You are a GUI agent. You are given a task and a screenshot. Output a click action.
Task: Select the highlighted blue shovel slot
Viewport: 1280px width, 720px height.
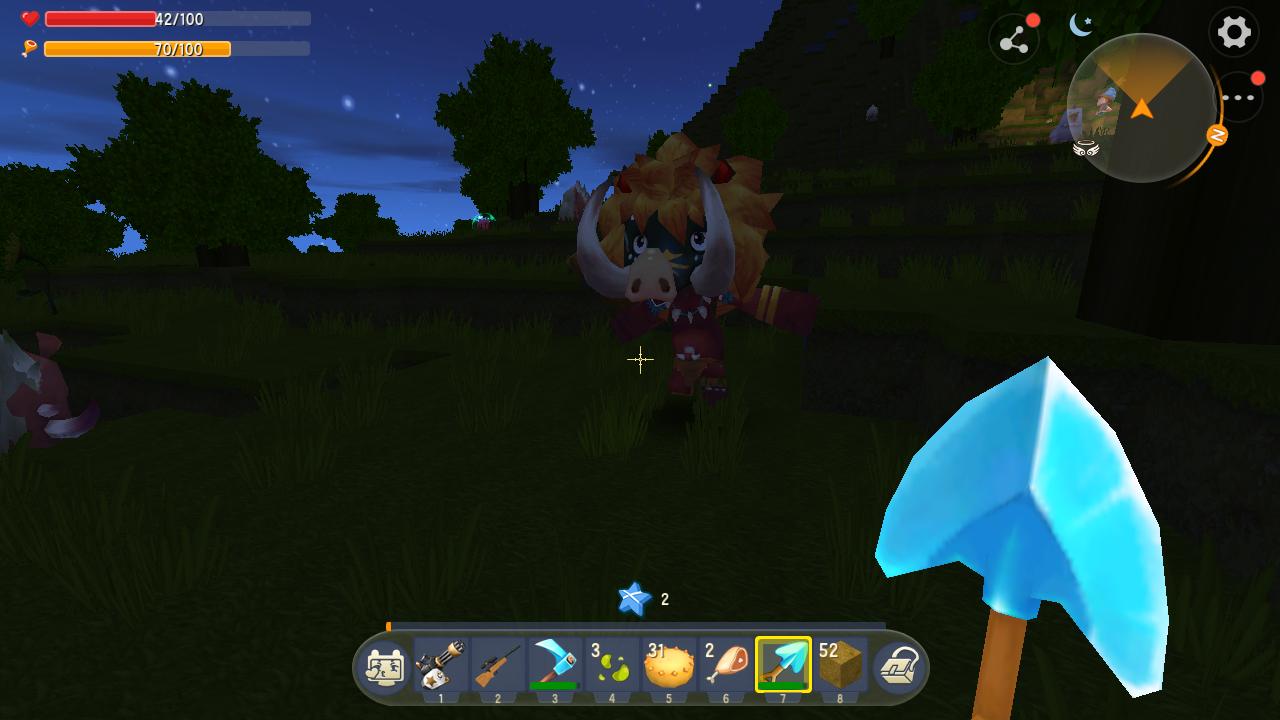[x=783, y=665]
